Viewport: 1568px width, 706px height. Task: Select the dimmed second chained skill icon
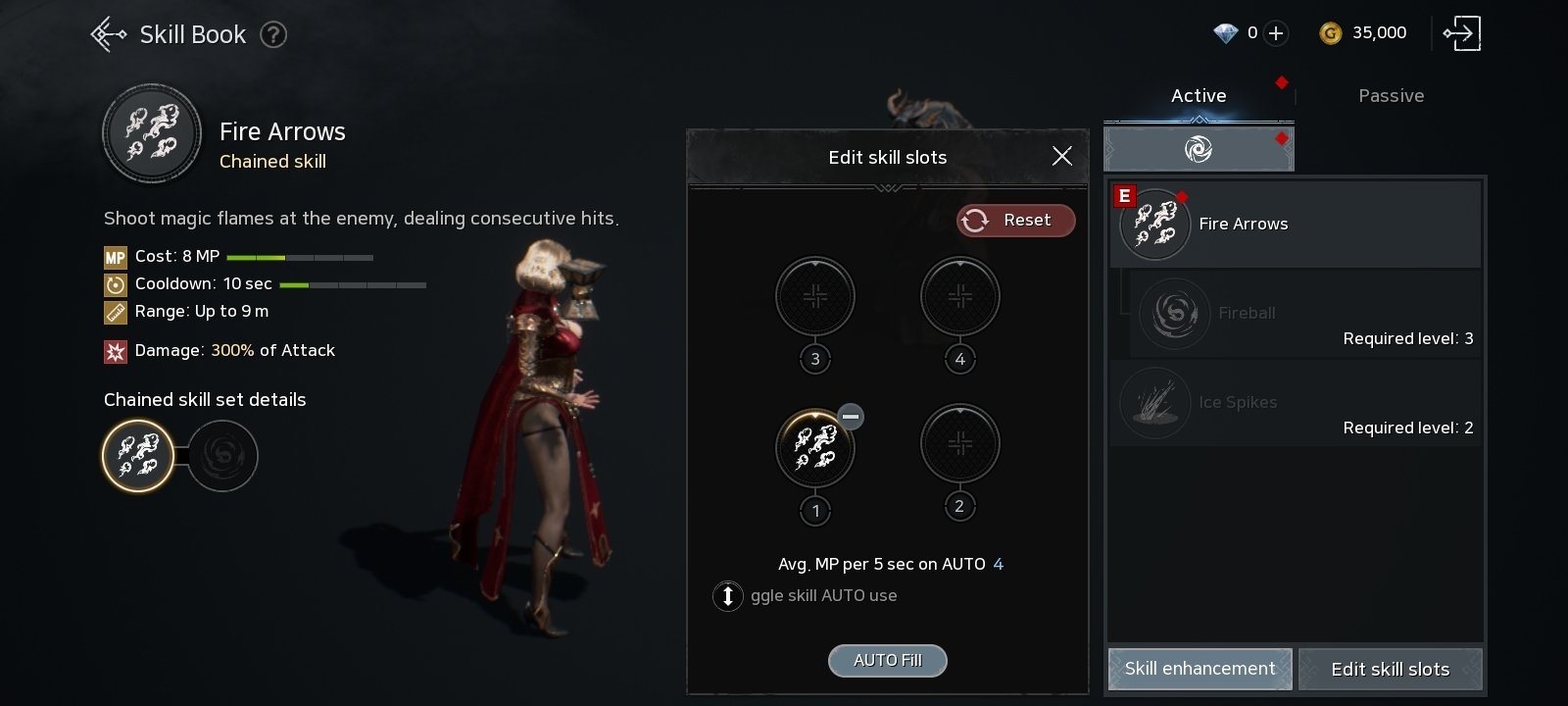(222, 455)
